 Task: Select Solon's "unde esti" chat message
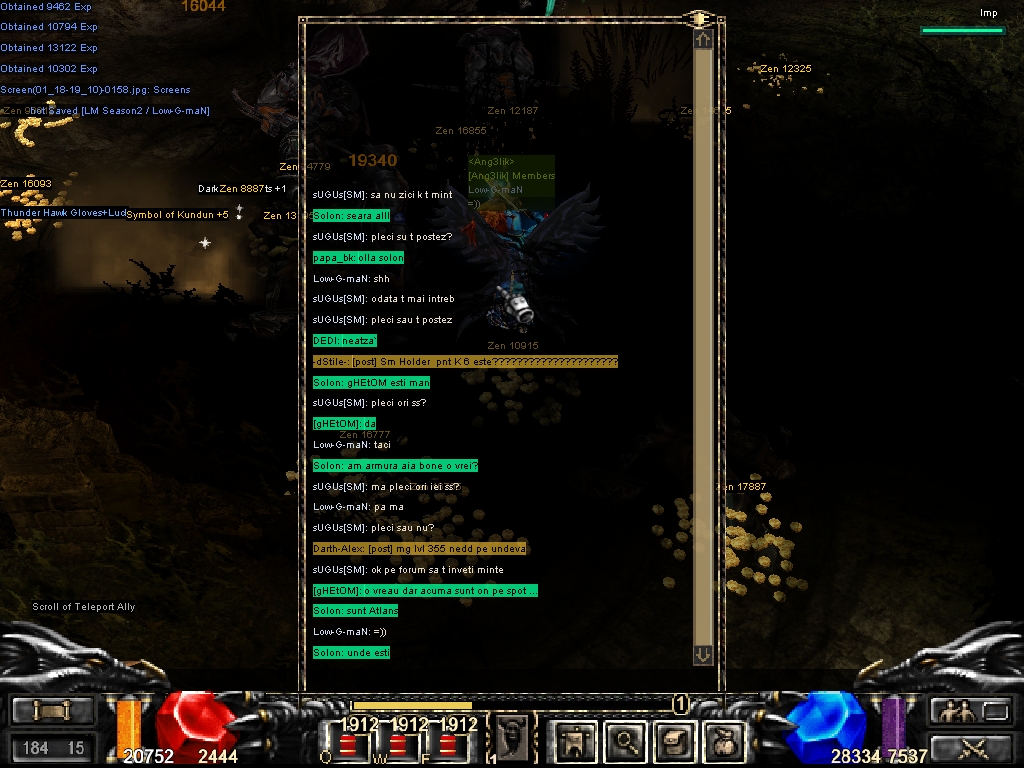coord(351,653)
